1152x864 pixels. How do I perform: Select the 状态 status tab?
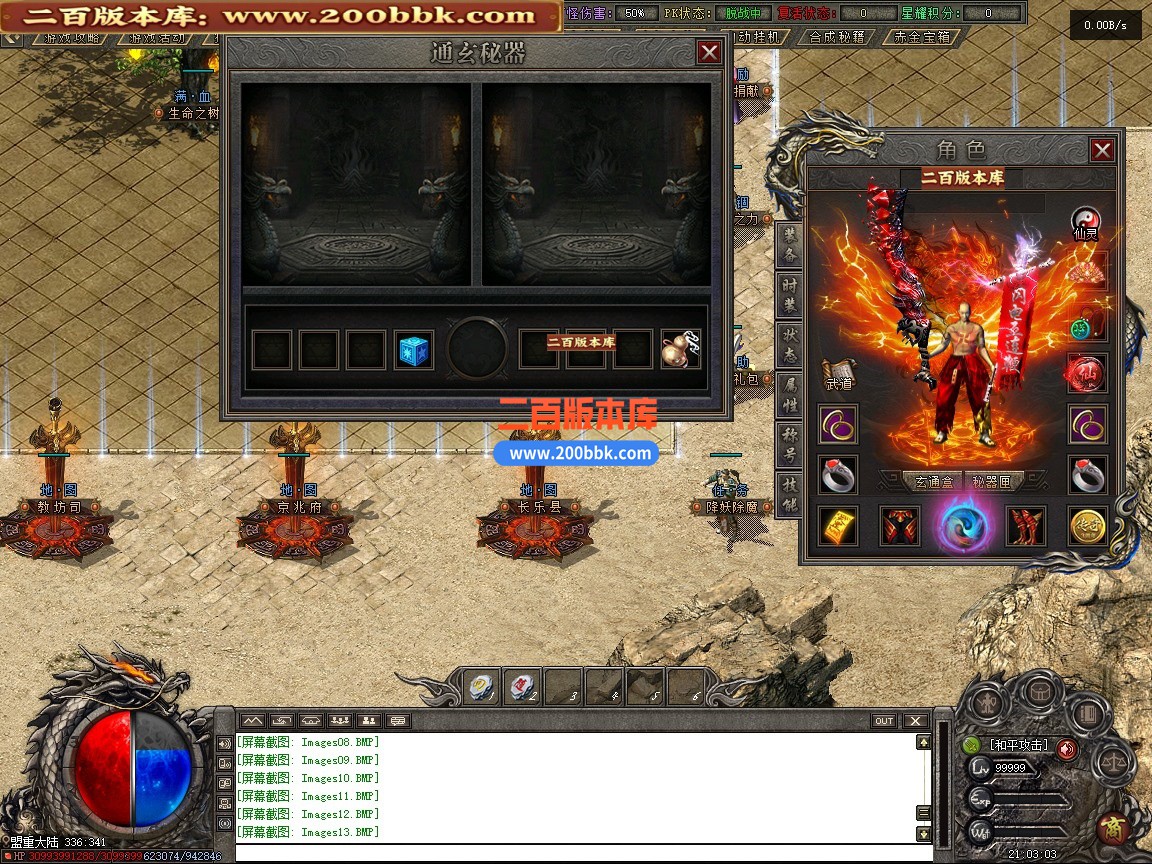coord(790,343)
